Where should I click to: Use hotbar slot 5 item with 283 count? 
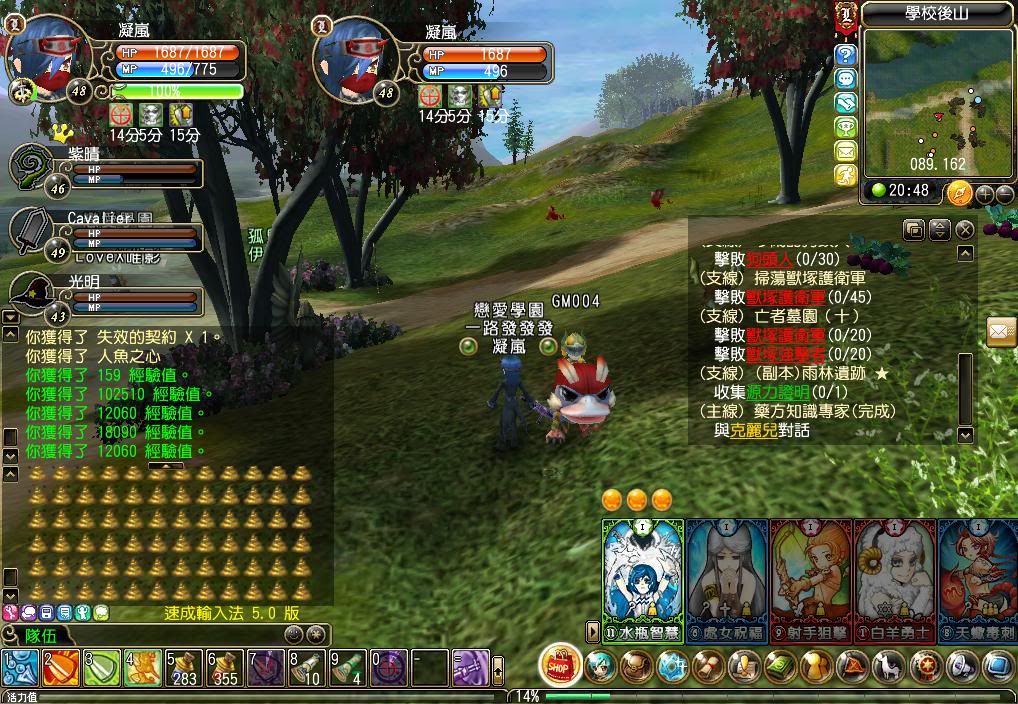coord(183,667)
